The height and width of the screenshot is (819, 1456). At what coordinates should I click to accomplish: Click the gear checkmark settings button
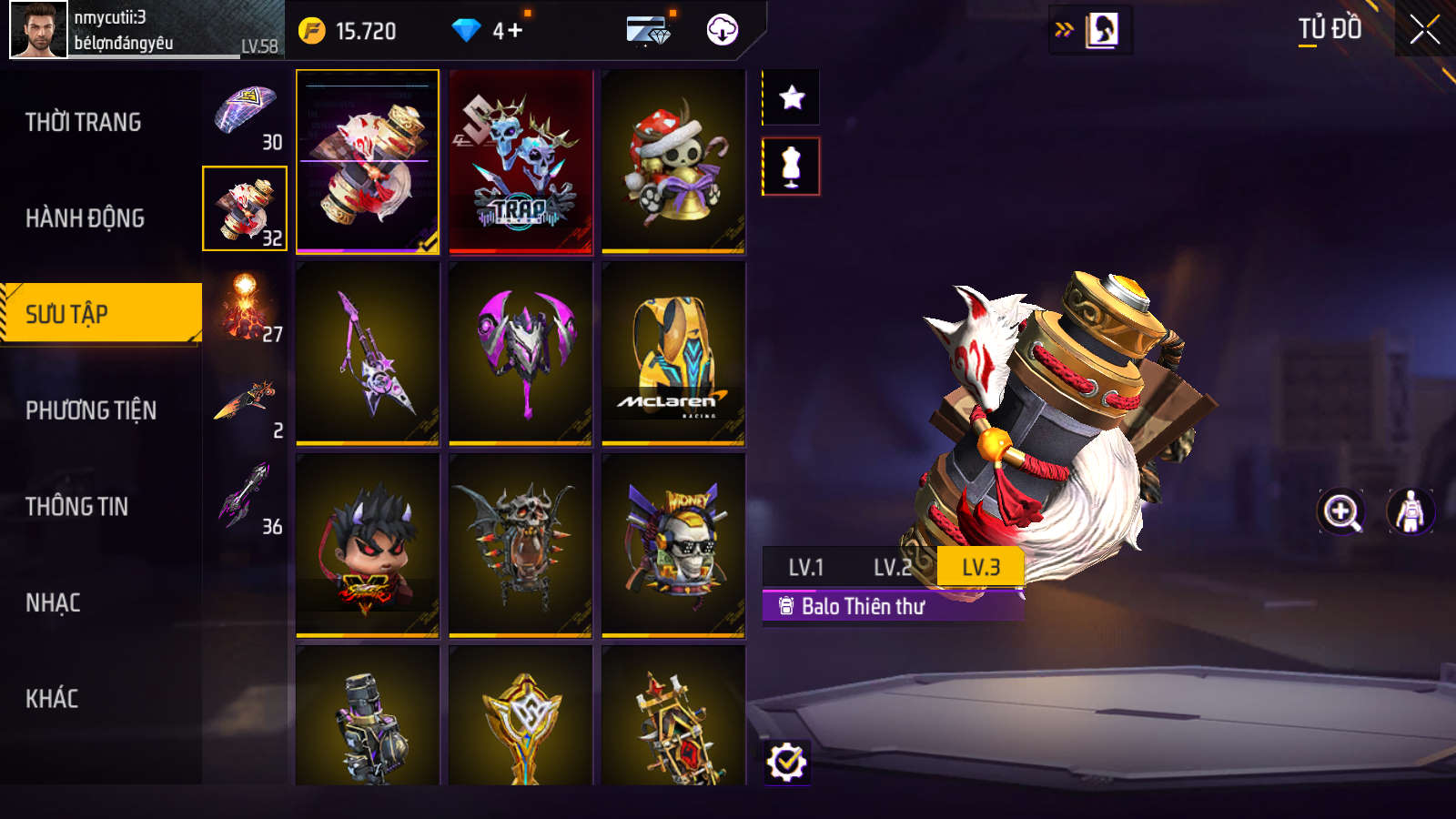[x=787, y=762]
